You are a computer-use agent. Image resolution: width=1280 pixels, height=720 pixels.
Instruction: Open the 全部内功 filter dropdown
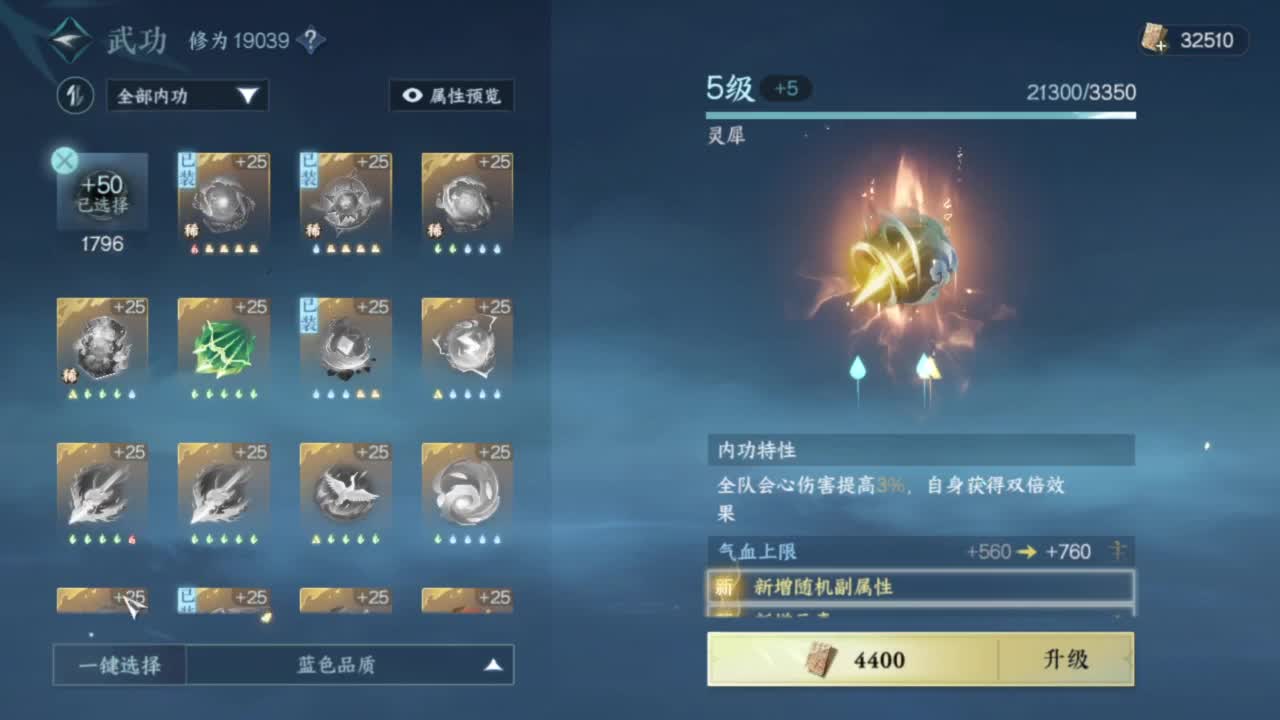[185, 96]
